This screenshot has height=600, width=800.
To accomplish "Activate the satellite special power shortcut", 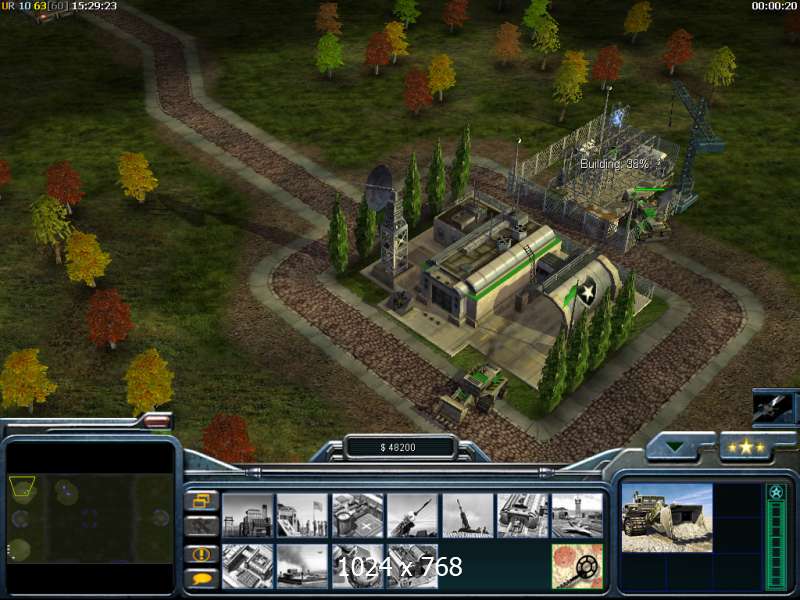I will [x=774, y=408].
